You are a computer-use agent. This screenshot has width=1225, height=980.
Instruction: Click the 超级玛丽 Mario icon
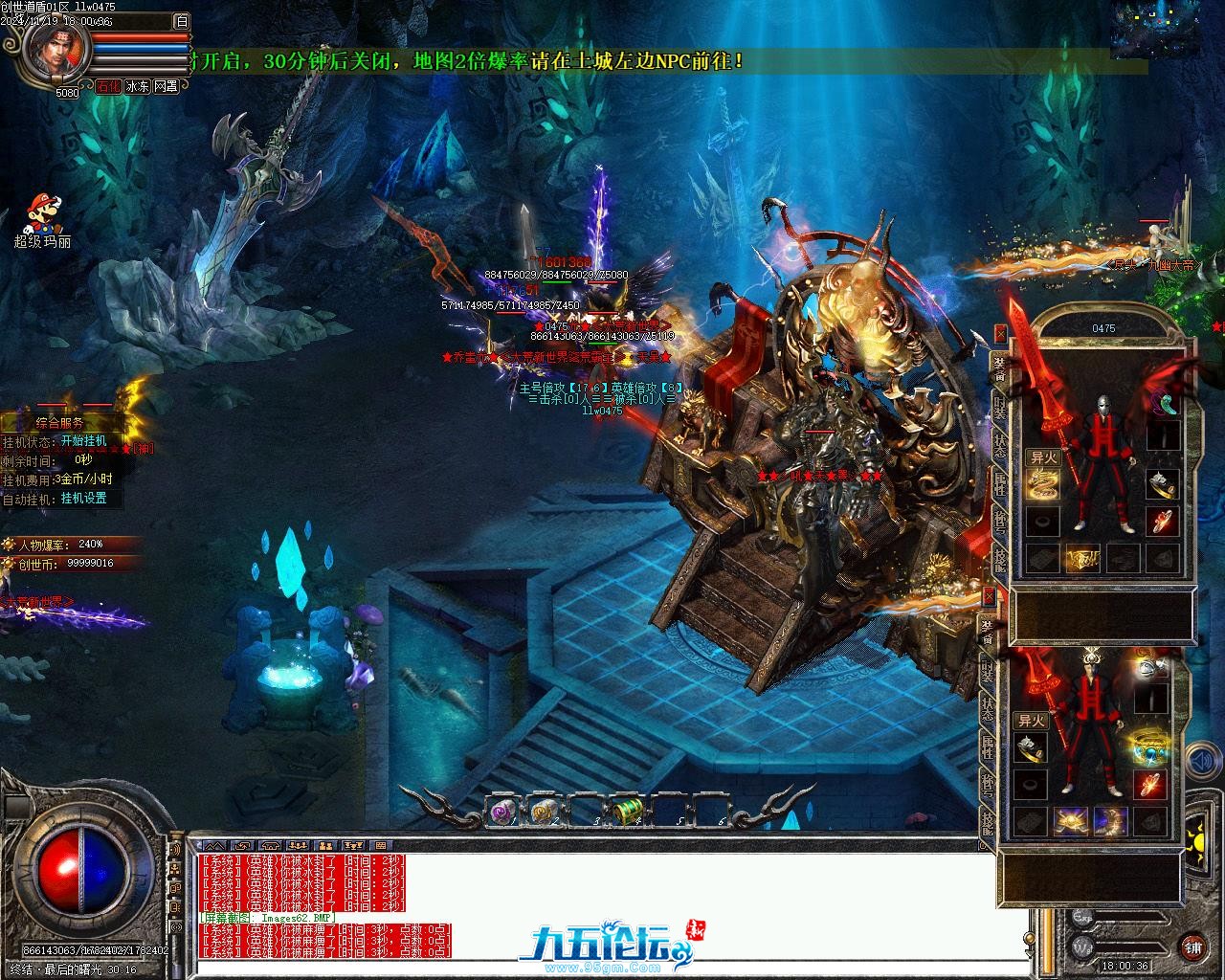point(40,214)
